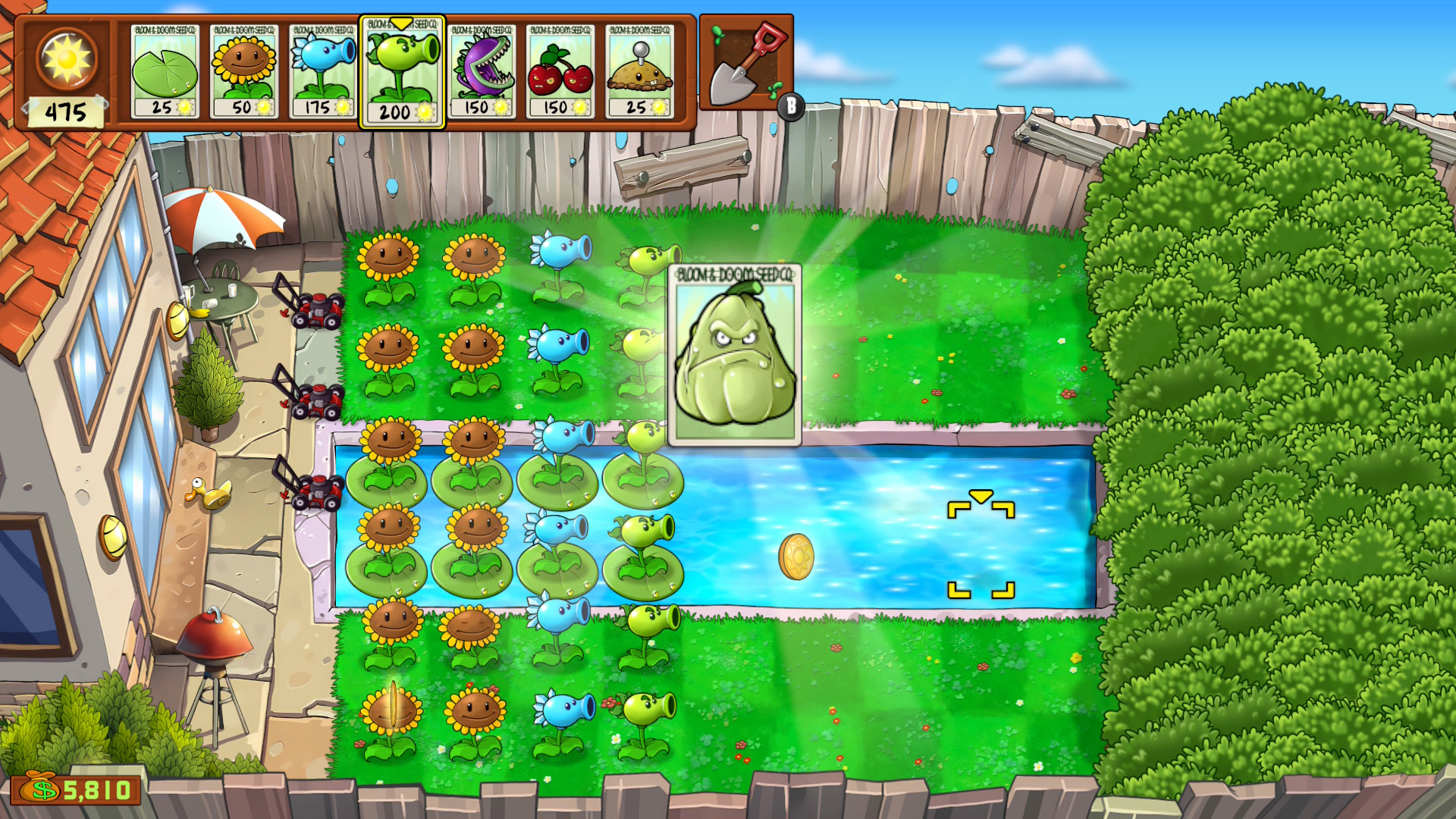Choose the Chomper seed packet

coord(482,72)
